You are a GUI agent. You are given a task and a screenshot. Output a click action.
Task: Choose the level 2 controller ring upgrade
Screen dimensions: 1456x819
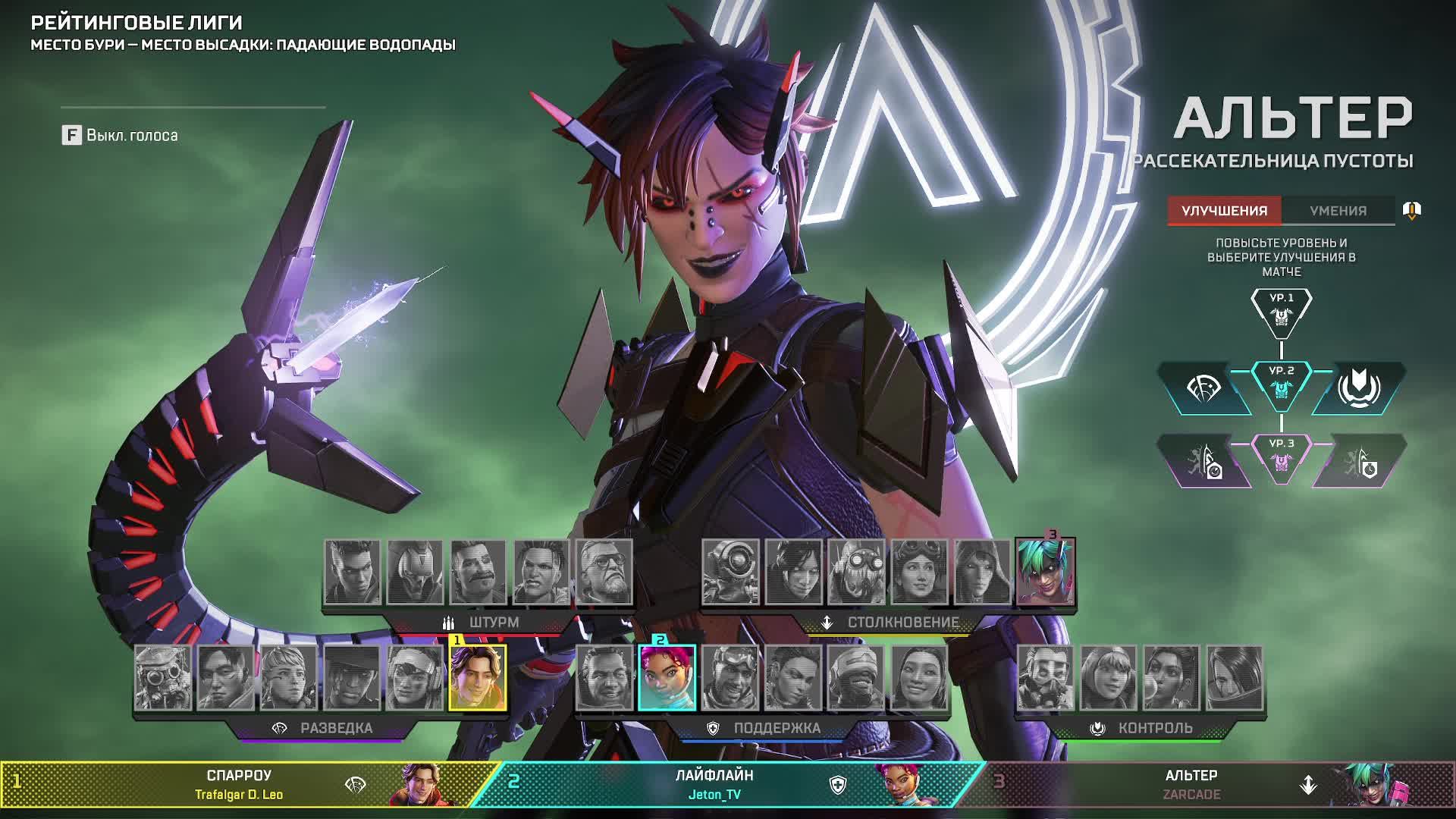(x=1358, y=389)
